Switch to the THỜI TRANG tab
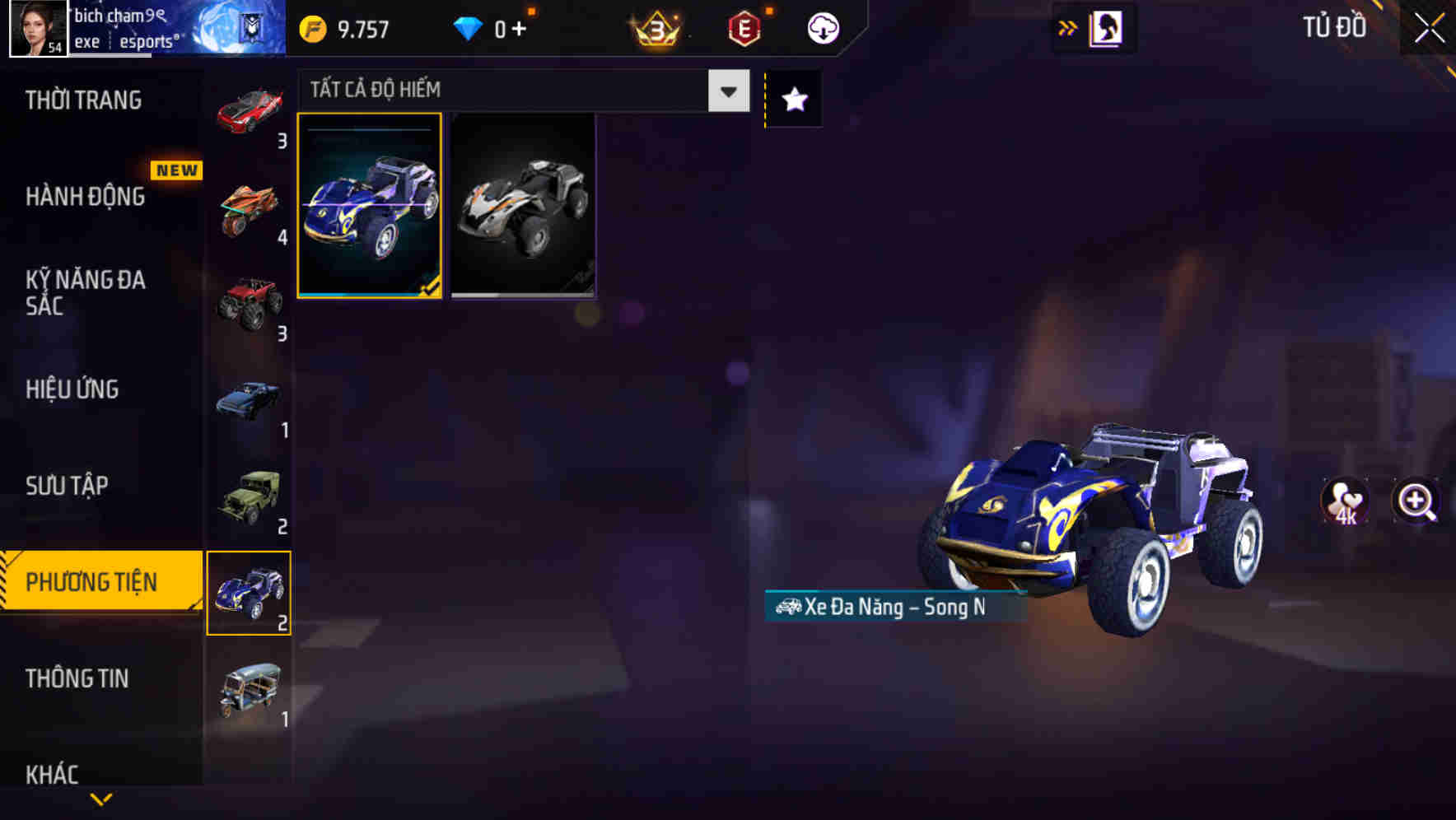Screen dimensions: 1456x820 coord(82,100)
